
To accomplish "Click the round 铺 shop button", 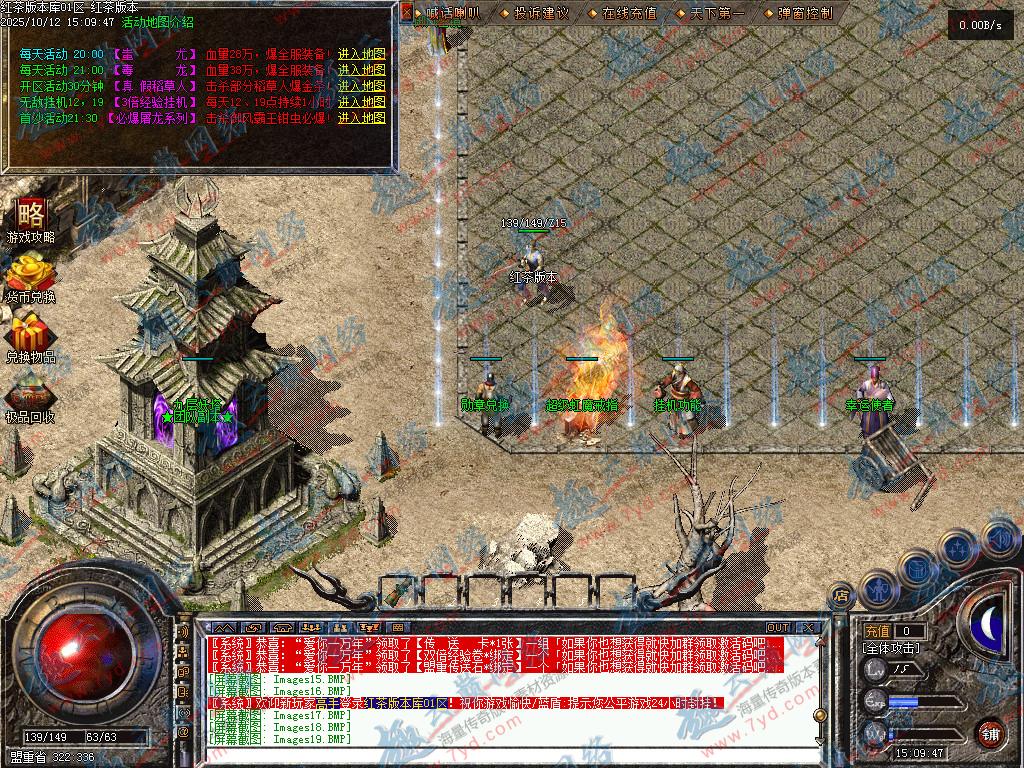I will [990, 734].
